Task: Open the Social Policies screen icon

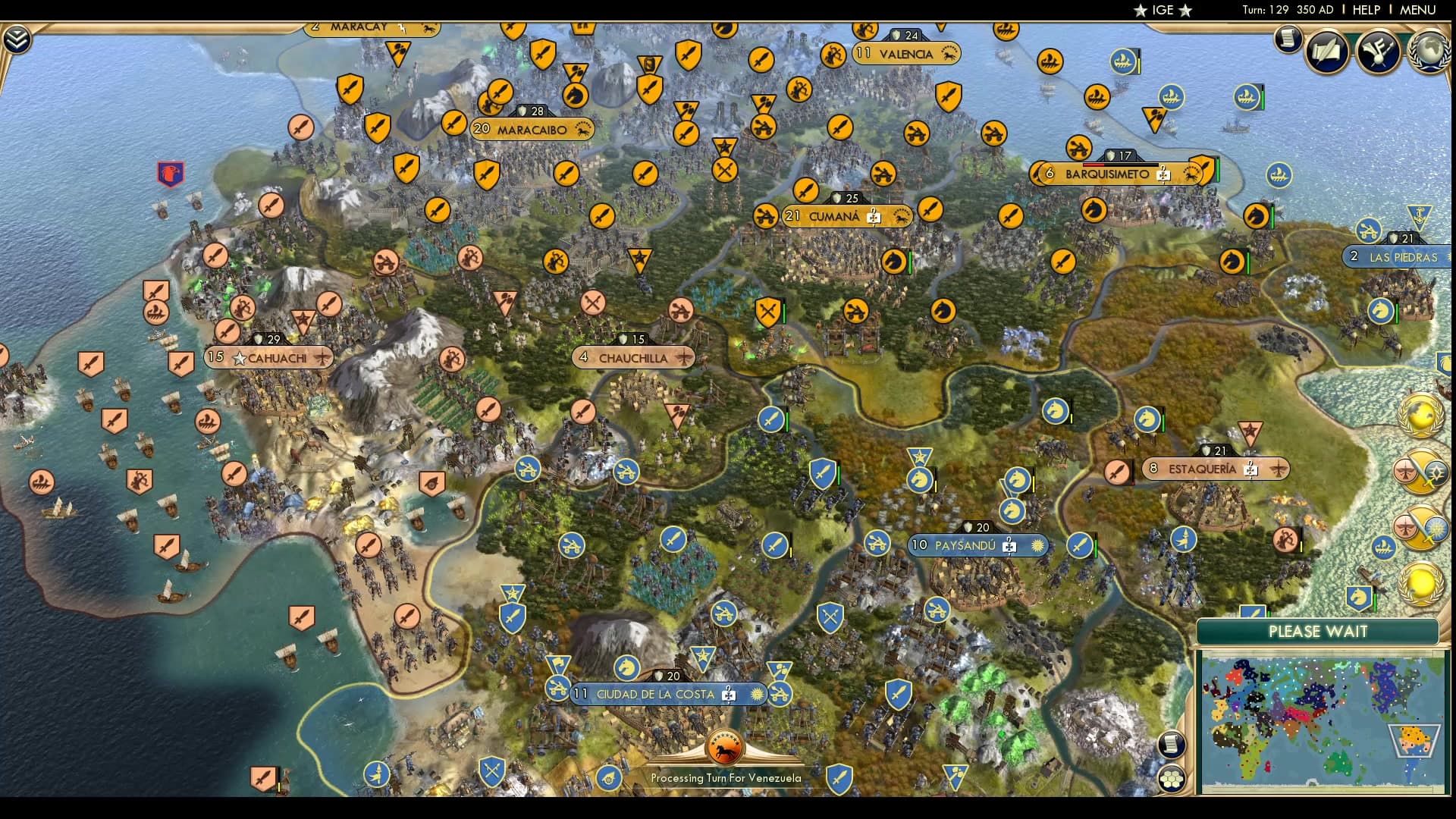Action: (x=1327, y=51)
